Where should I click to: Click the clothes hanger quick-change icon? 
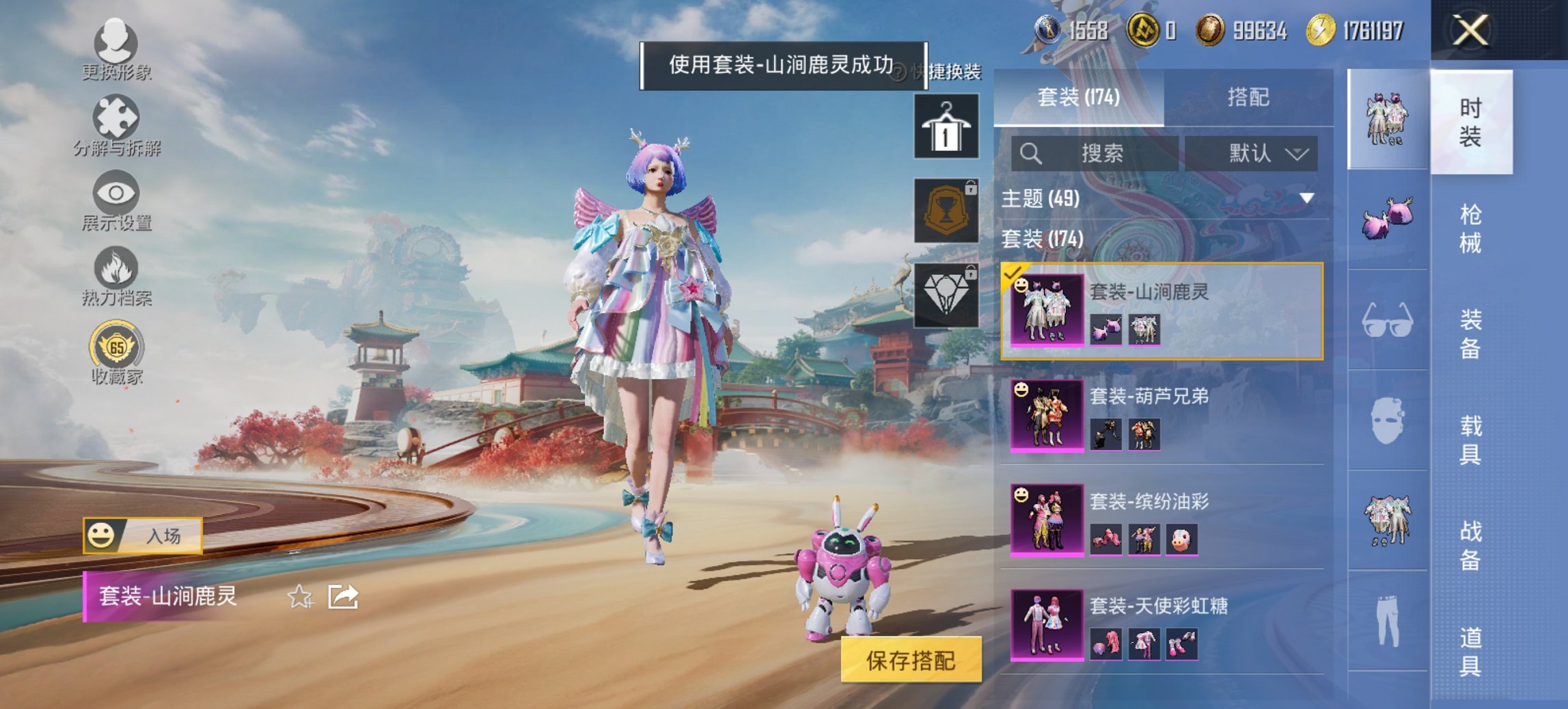[x=948, y=126]
